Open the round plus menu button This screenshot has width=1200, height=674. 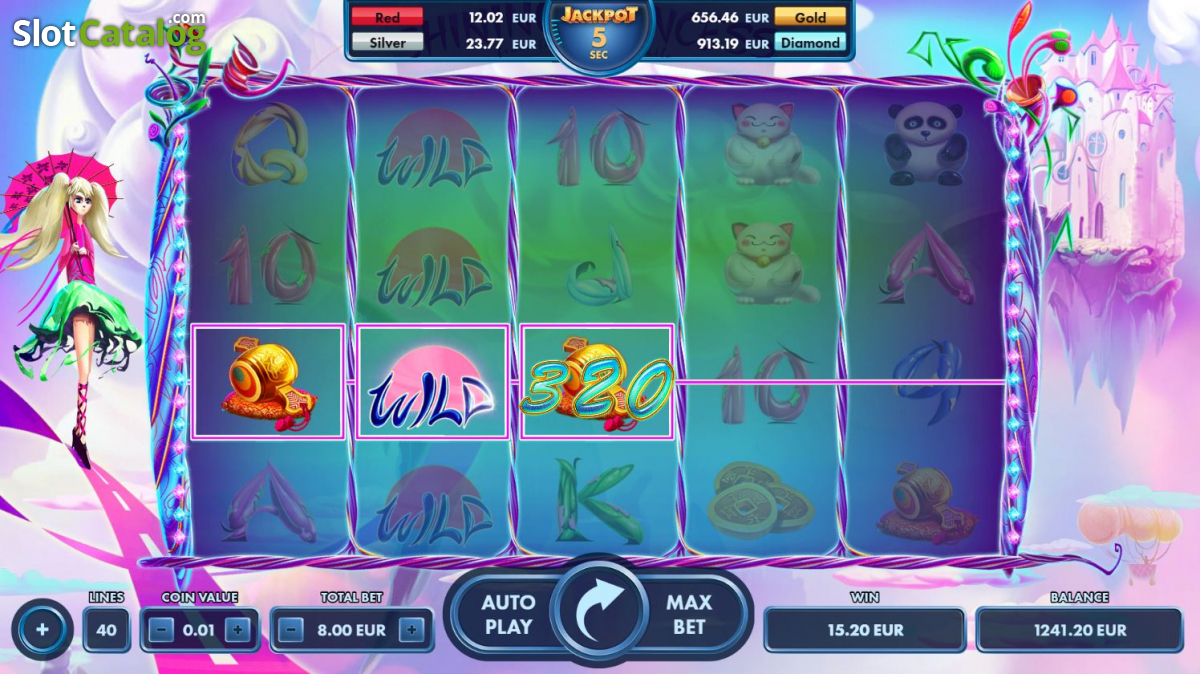pyautogui.click(x=42, y=630)
